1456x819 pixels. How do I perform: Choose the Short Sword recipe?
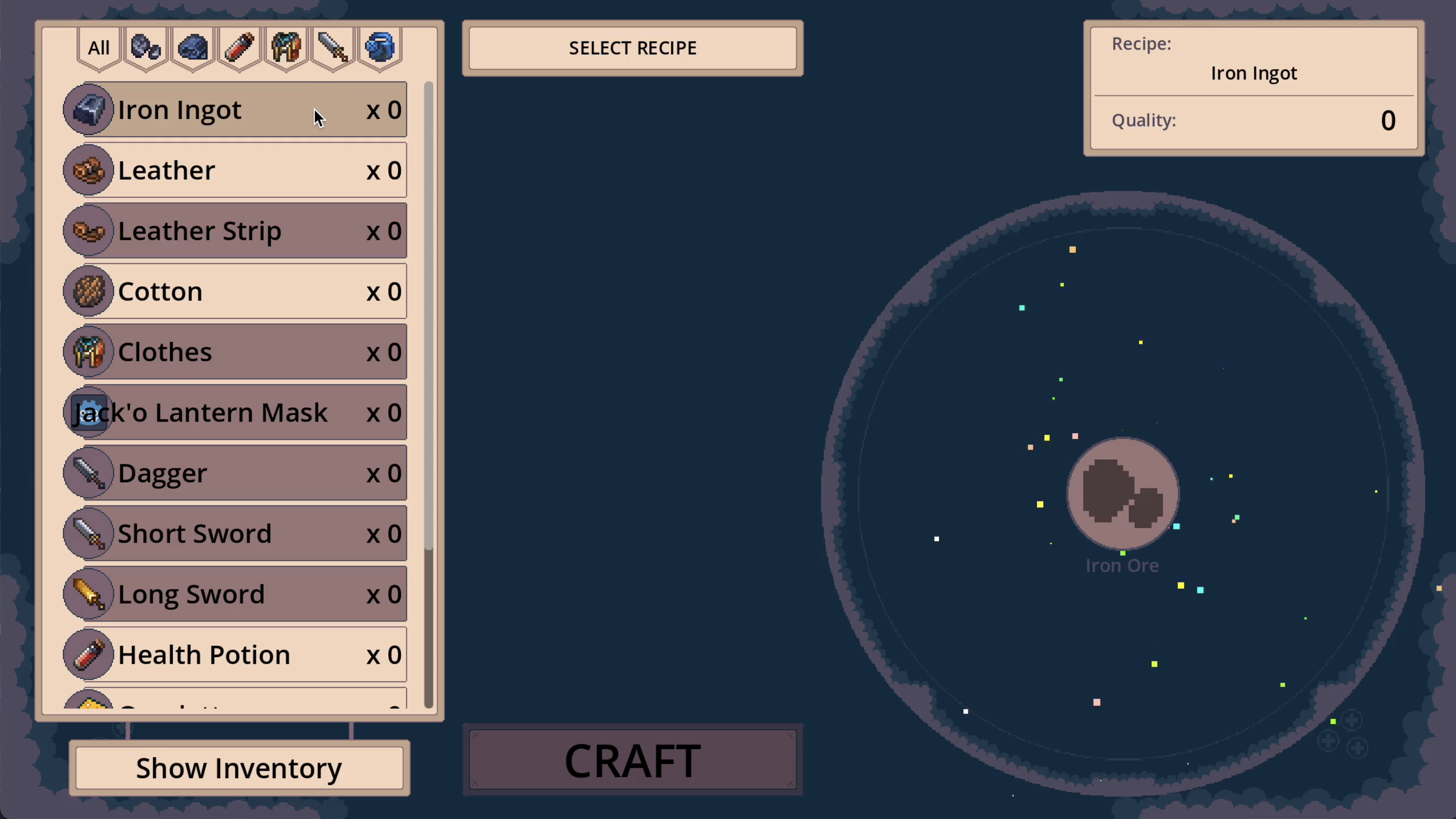235,534
